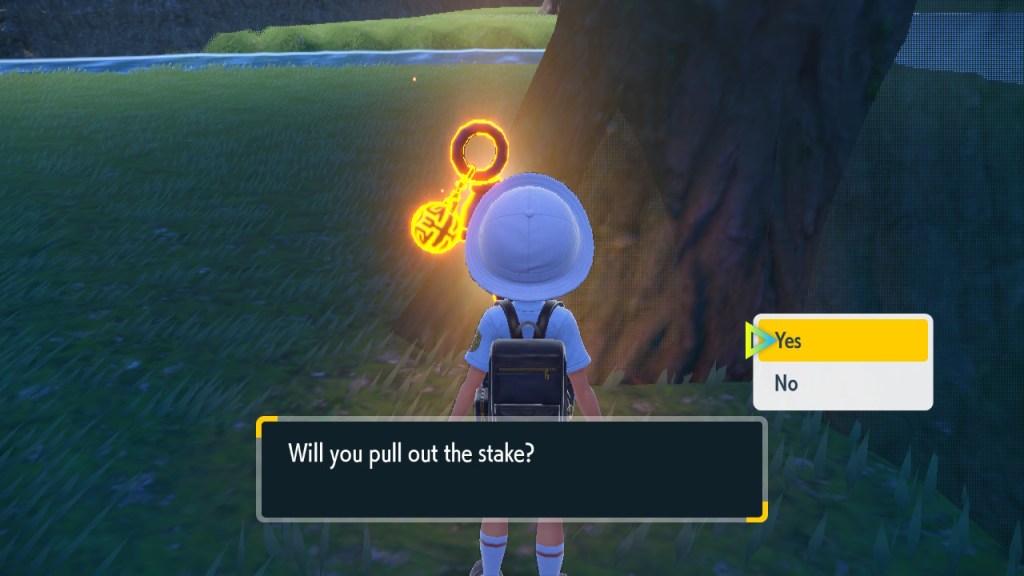The height and width of the screenshot is (576, 1024).
Task: Select No to leave the stake
Action: 842,383
